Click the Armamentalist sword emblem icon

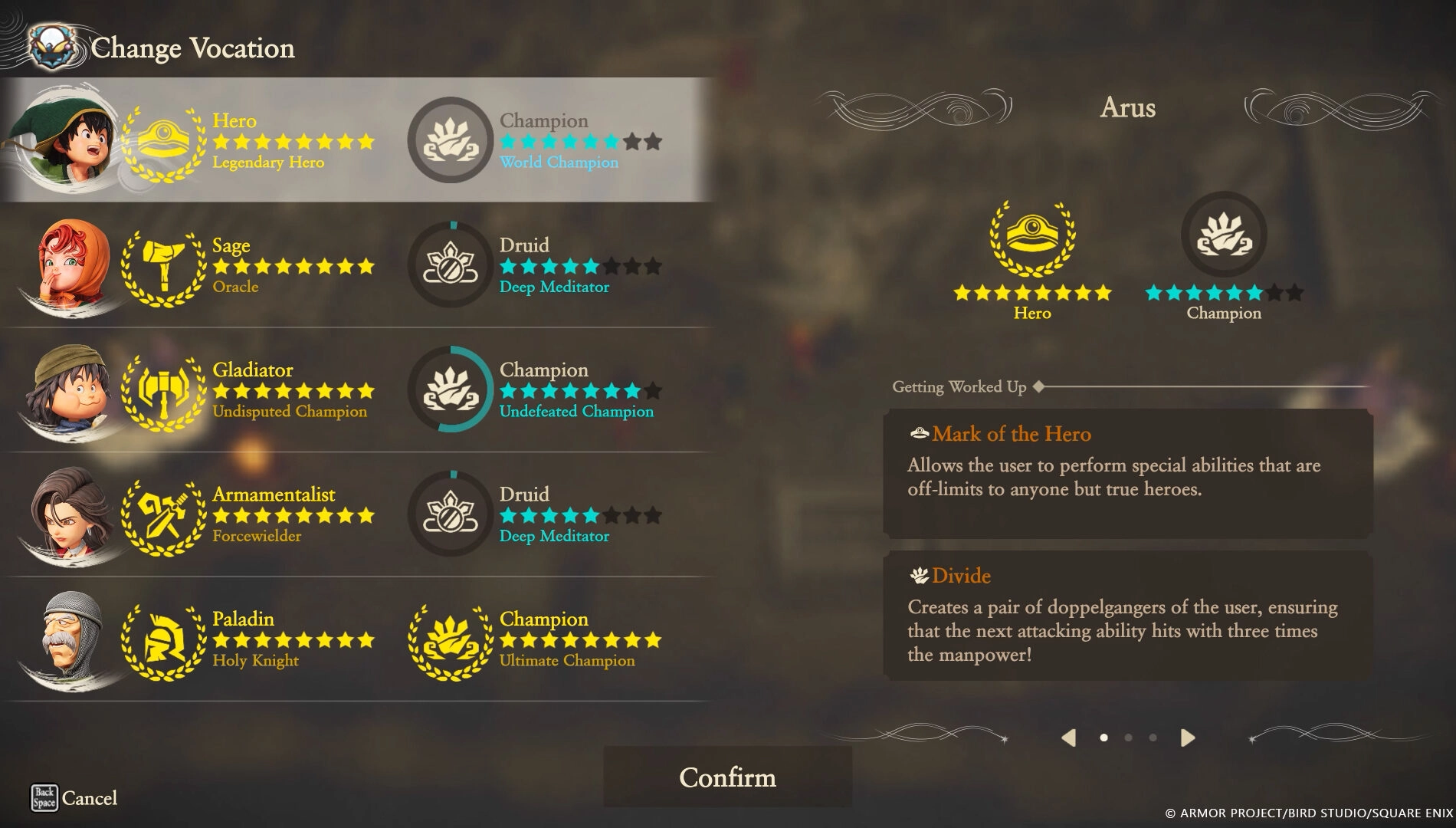pyautogui.click(x=162, y=514)
